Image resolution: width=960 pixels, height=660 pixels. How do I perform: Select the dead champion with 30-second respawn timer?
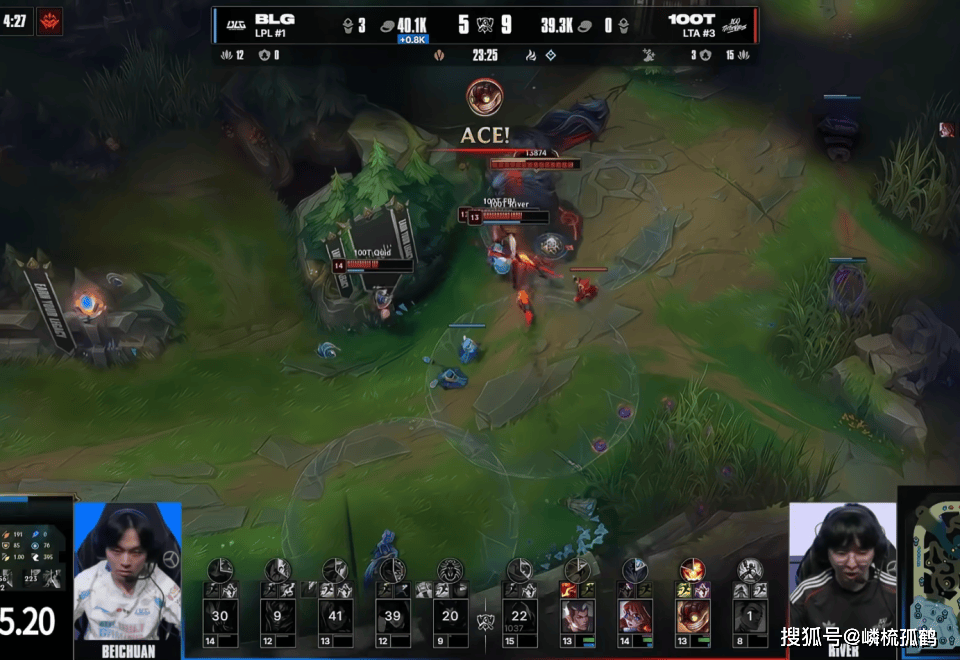220,616
